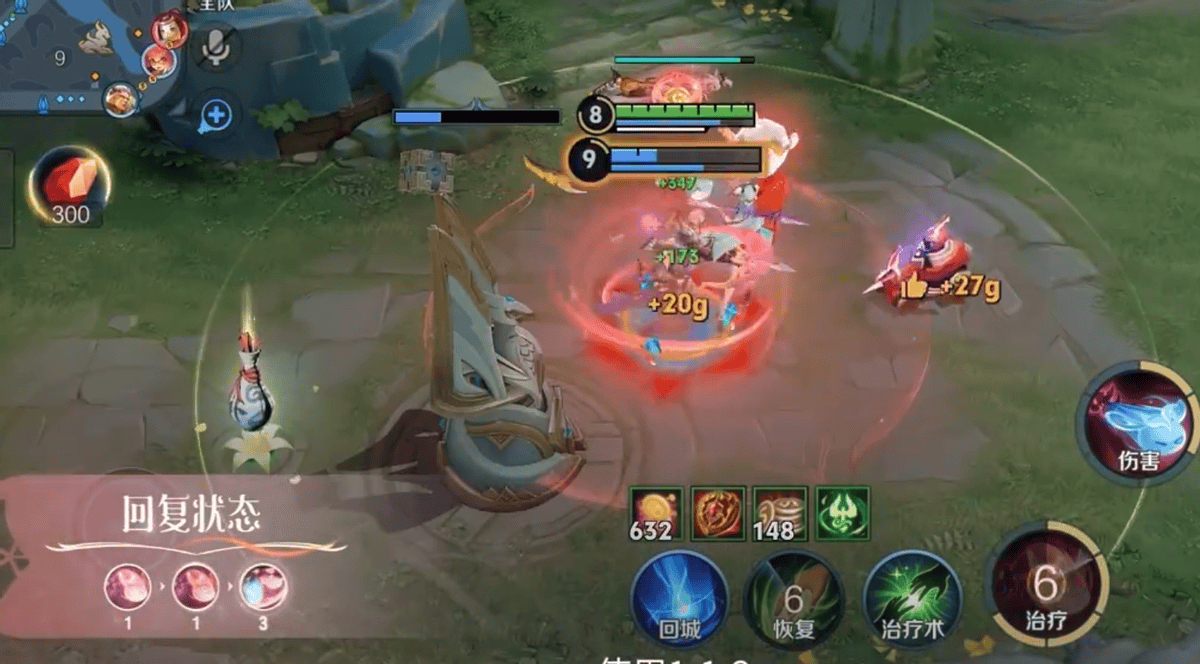Use the 恢复 restore spell

(x=794, y=598)
